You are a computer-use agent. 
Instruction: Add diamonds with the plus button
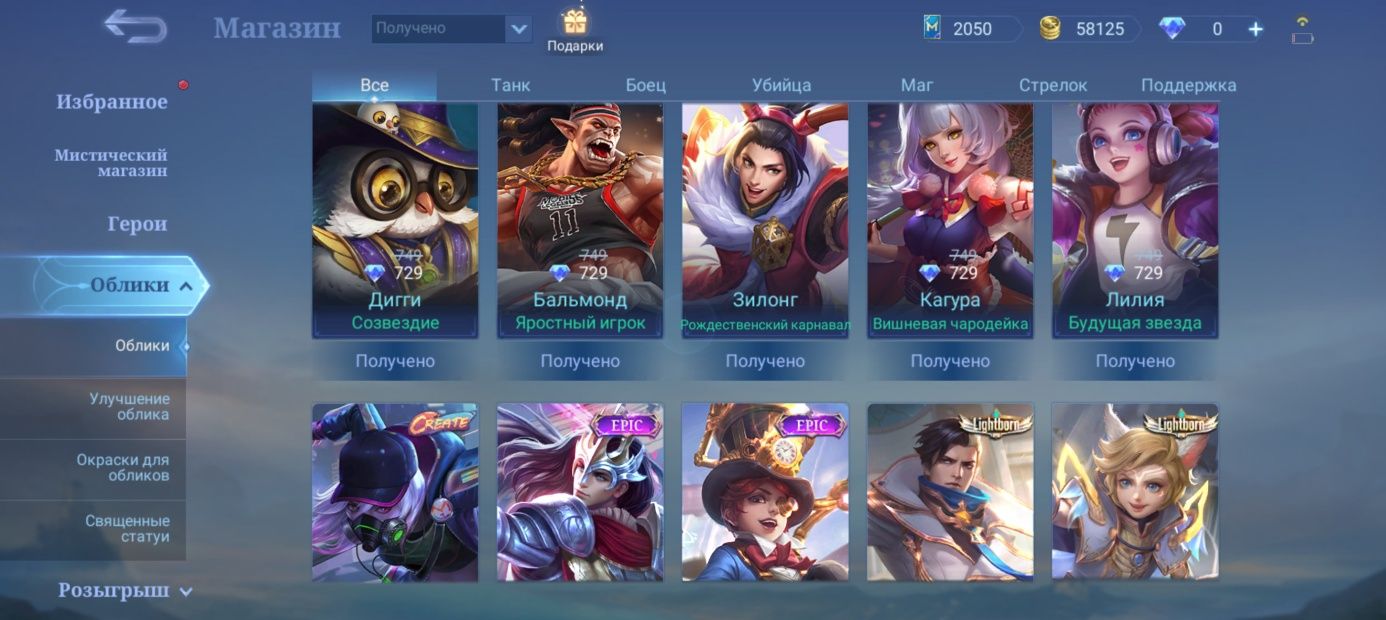click(1256, 29)
